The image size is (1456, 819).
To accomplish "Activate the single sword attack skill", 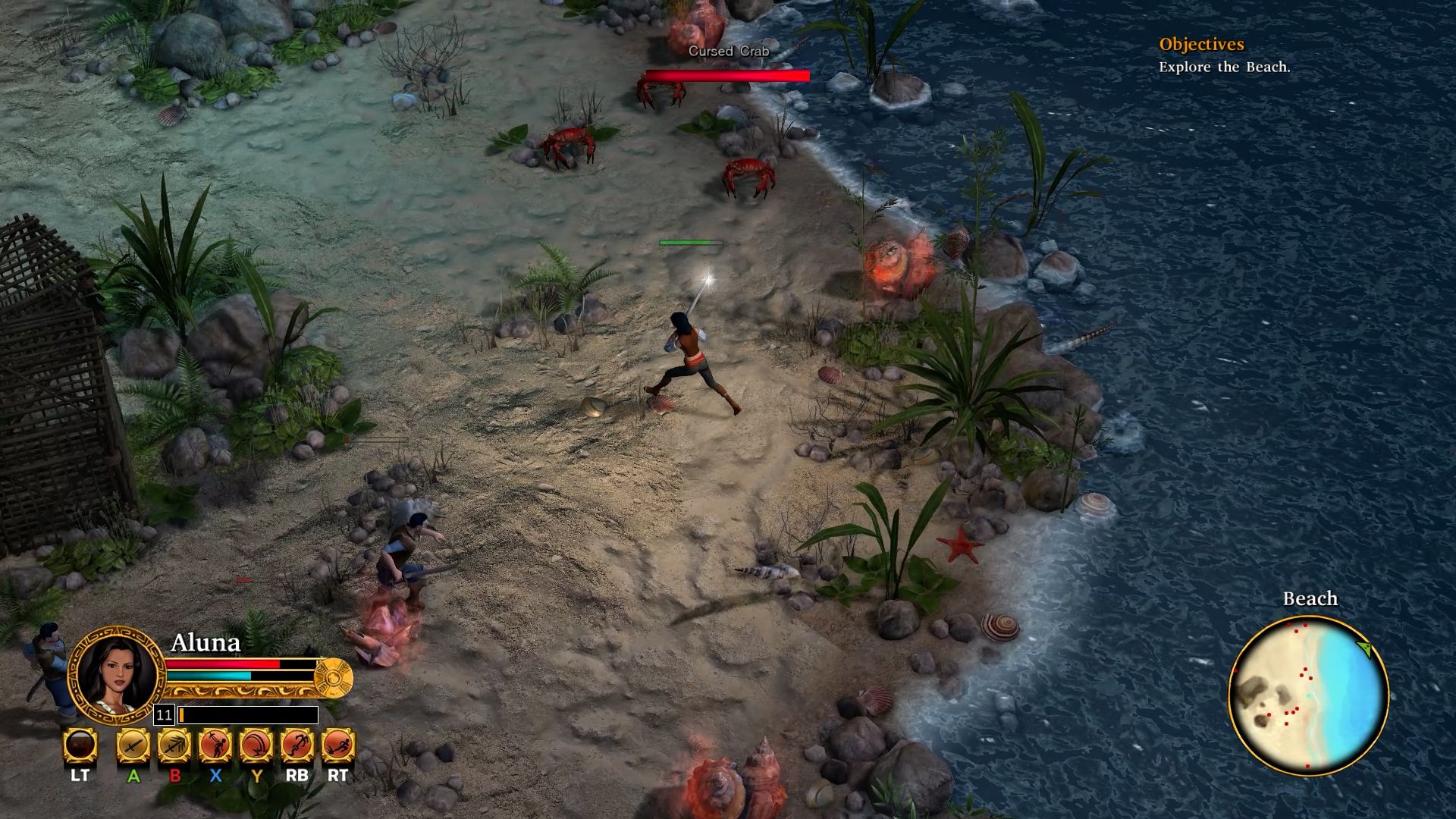I will [x=133, y=745].
